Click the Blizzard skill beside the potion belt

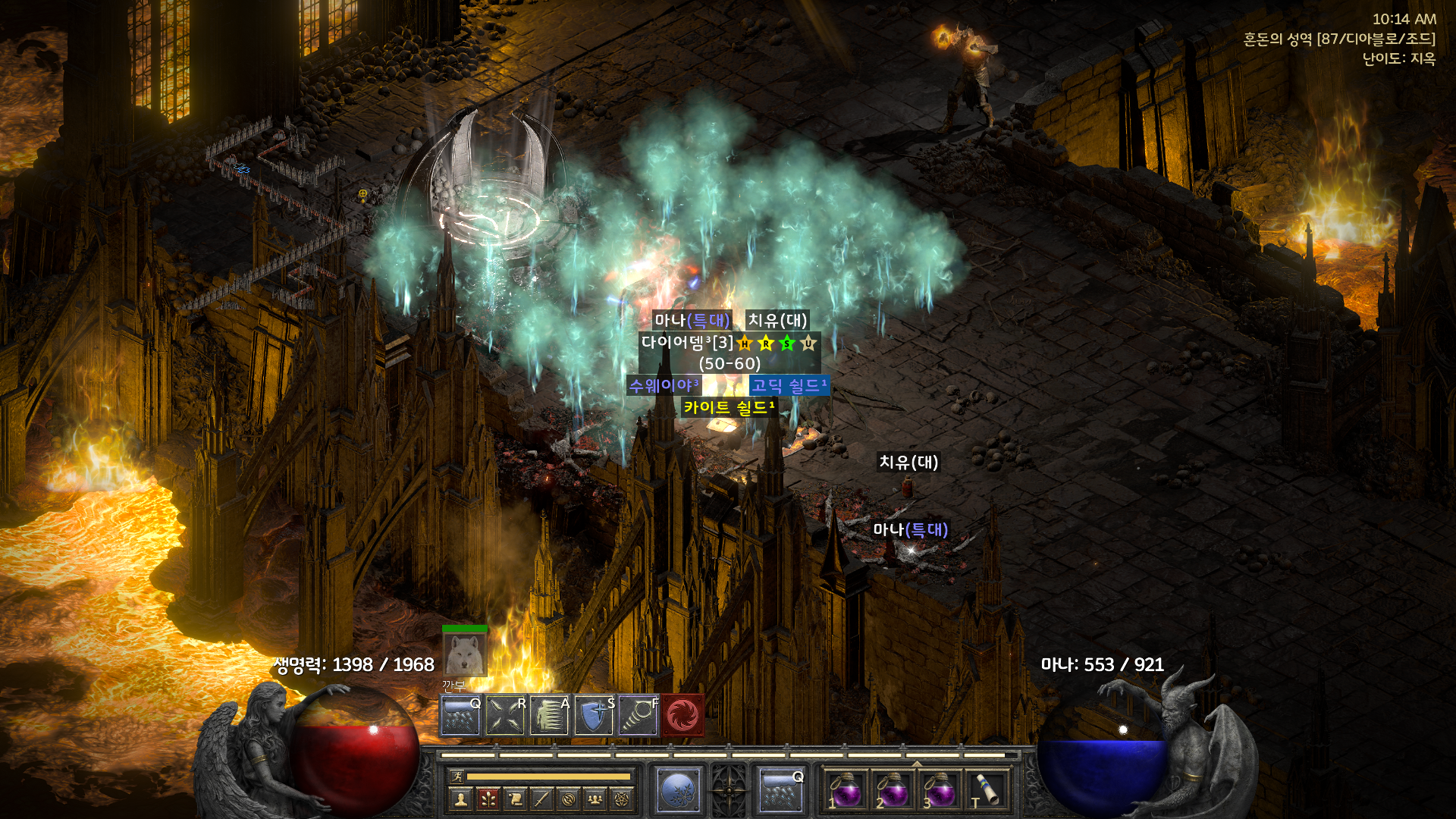click(x=780, y=790)
